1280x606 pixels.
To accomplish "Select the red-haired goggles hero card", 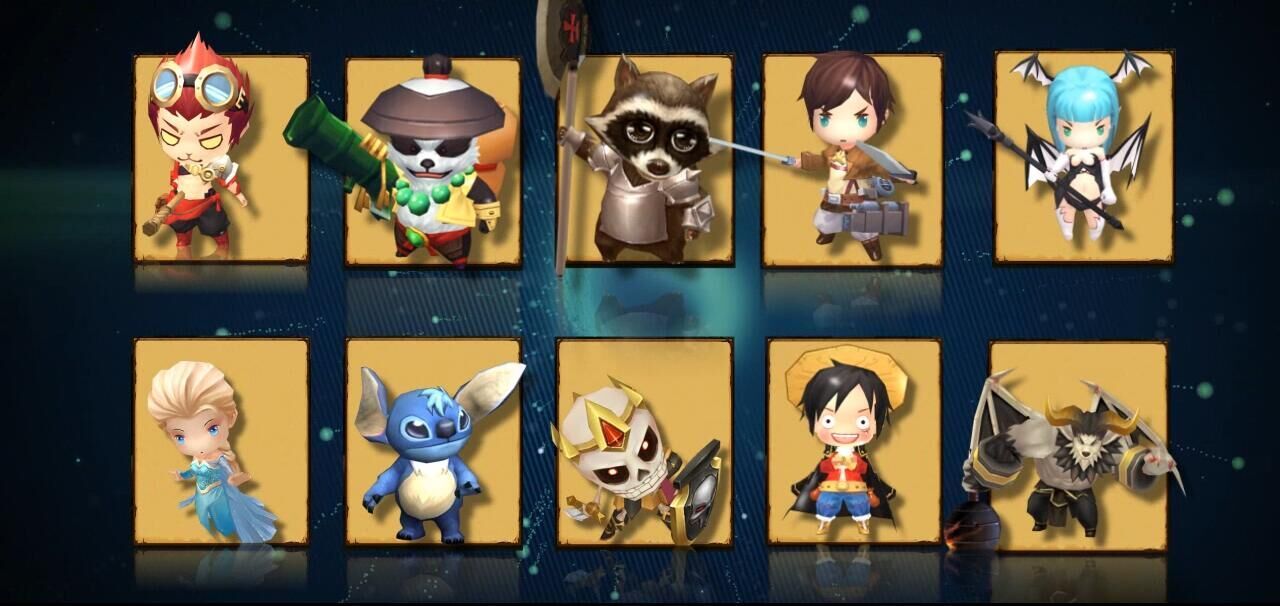I will tap(221, 158).
